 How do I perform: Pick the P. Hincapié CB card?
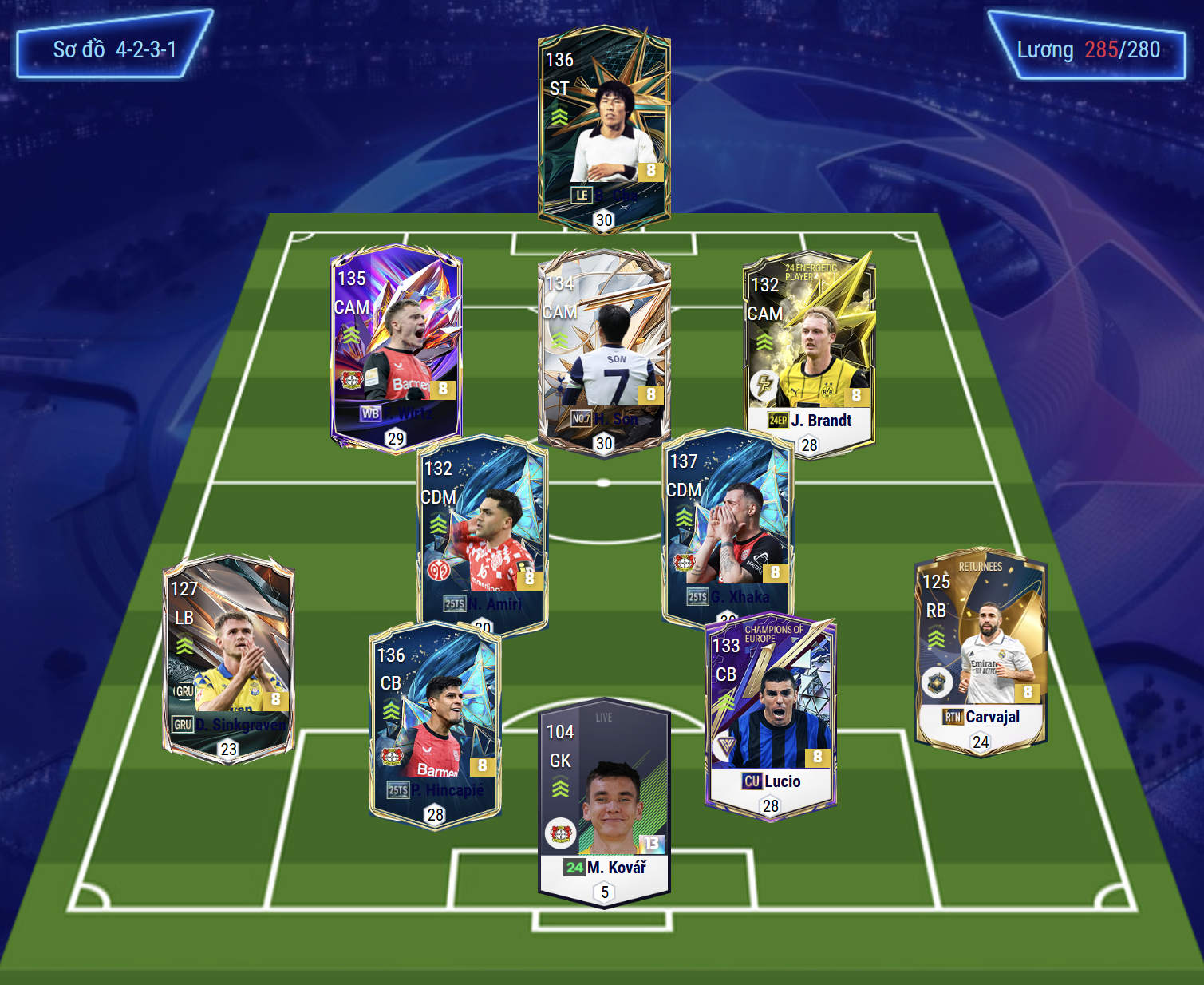tap(435, 722)
